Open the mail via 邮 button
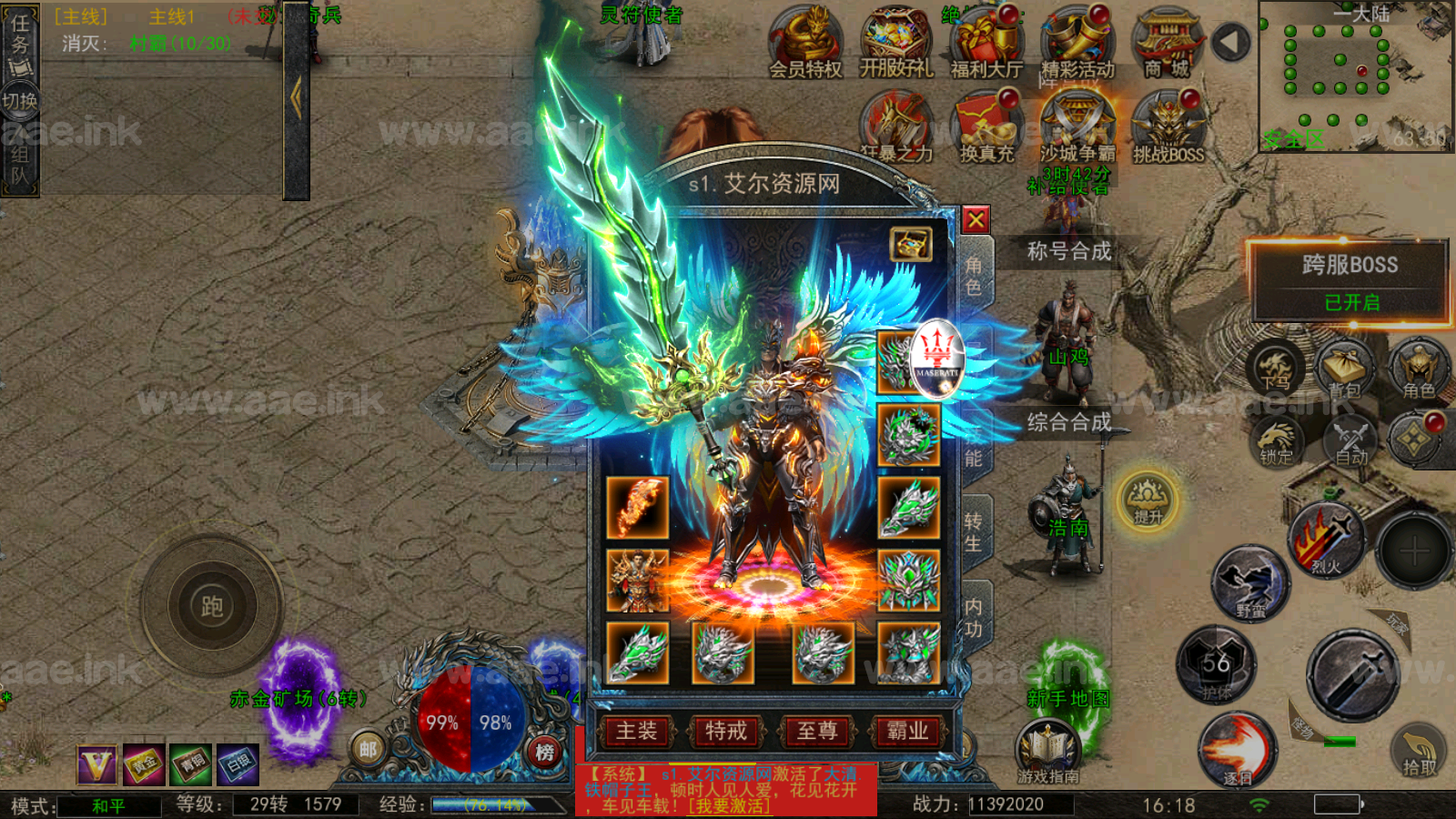This screenshot has height=819, width=1456. [368, 749]
